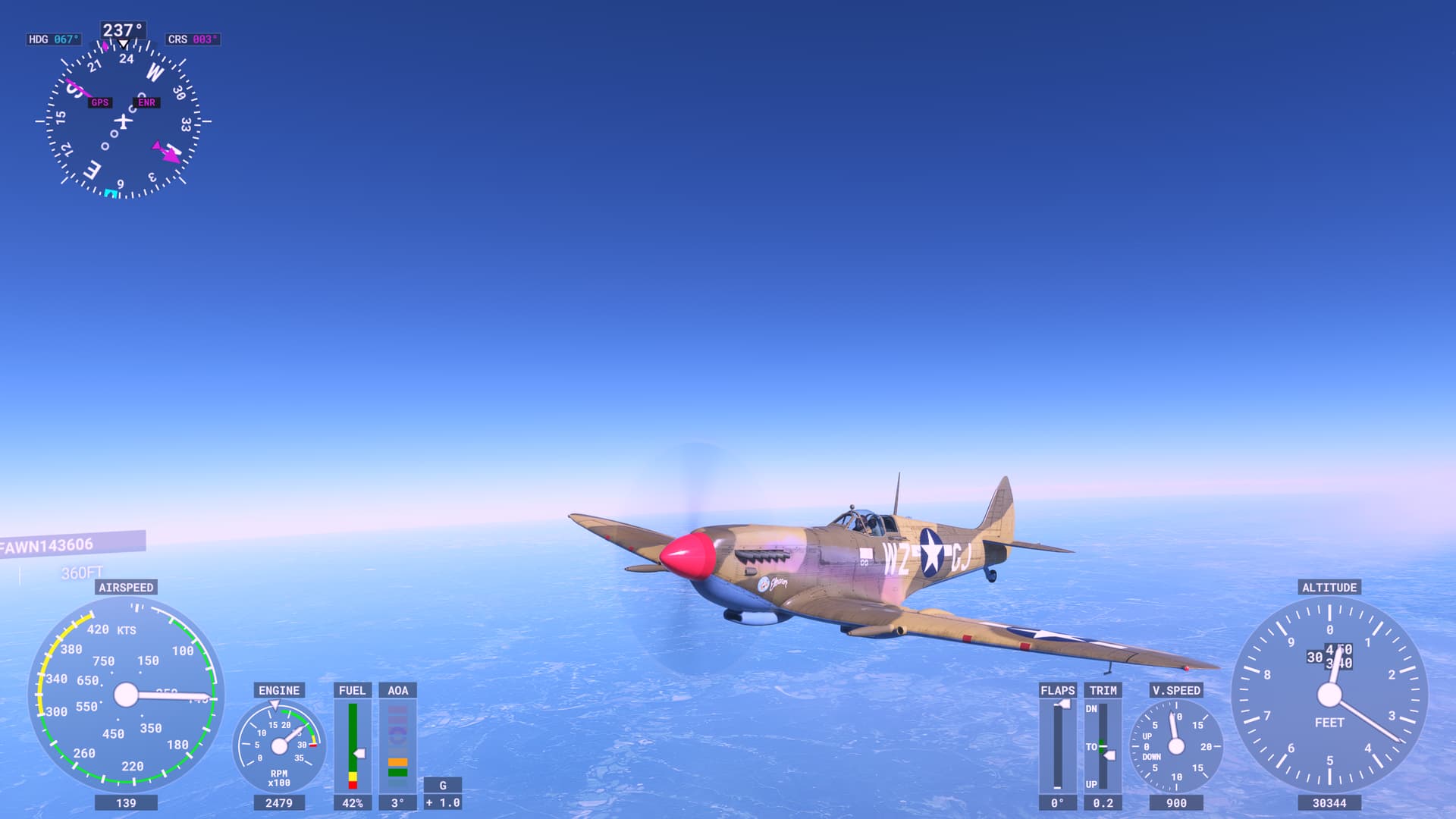Open the HDG 067° heading selector
The height and width of the screenshot is (819, 1456).
tap(52, 39)
